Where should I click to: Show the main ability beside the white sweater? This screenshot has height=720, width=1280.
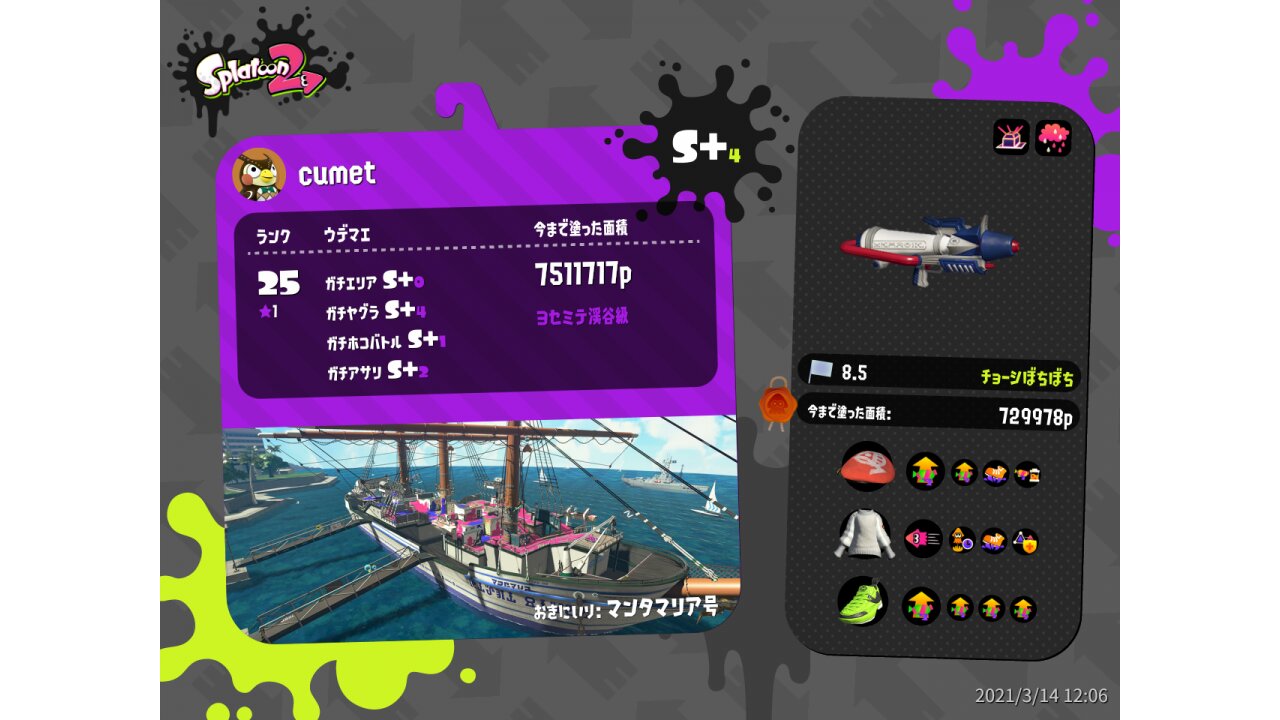pos(923,539)
